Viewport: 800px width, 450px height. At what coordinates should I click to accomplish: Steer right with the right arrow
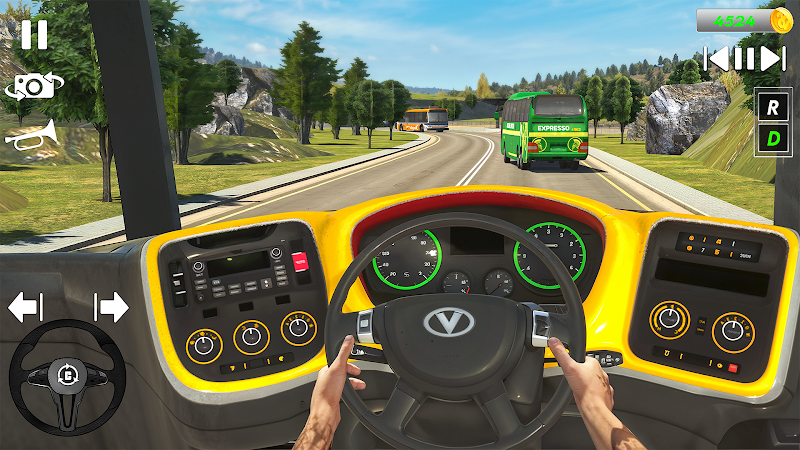click(x=111, y=307)
